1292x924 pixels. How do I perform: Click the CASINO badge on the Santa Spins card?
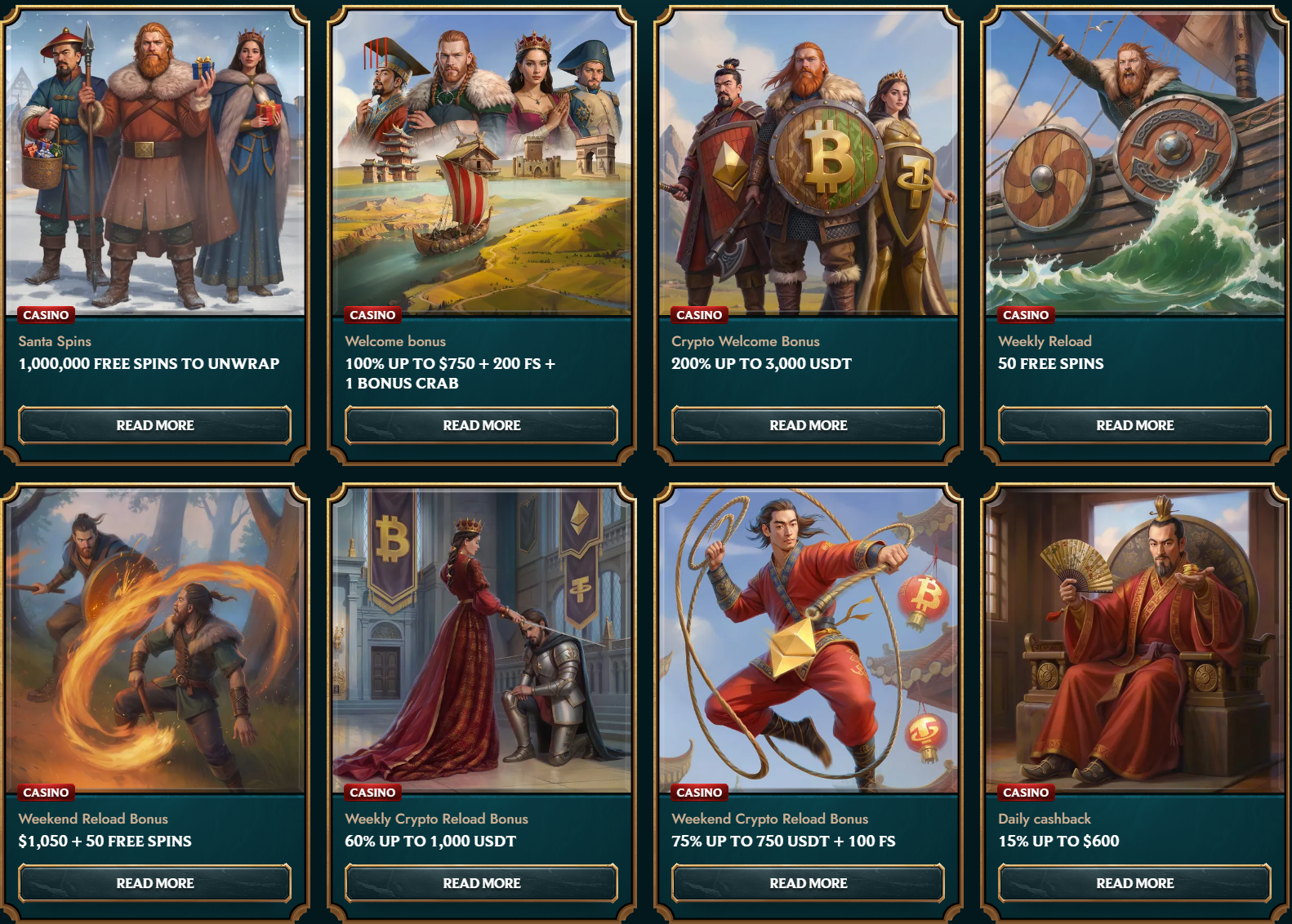tap(47, 314)
